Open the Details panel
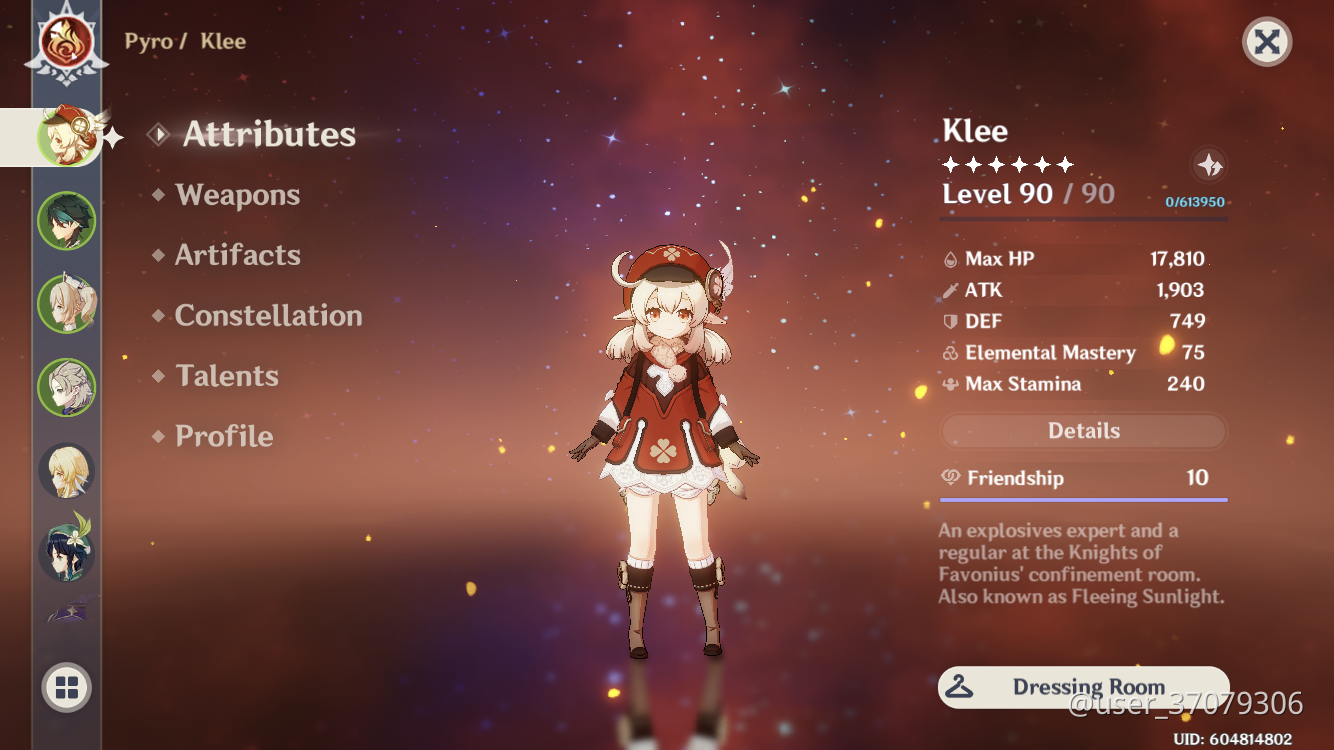Viewport: 1334px width, 750px height. coord(1083,430)
